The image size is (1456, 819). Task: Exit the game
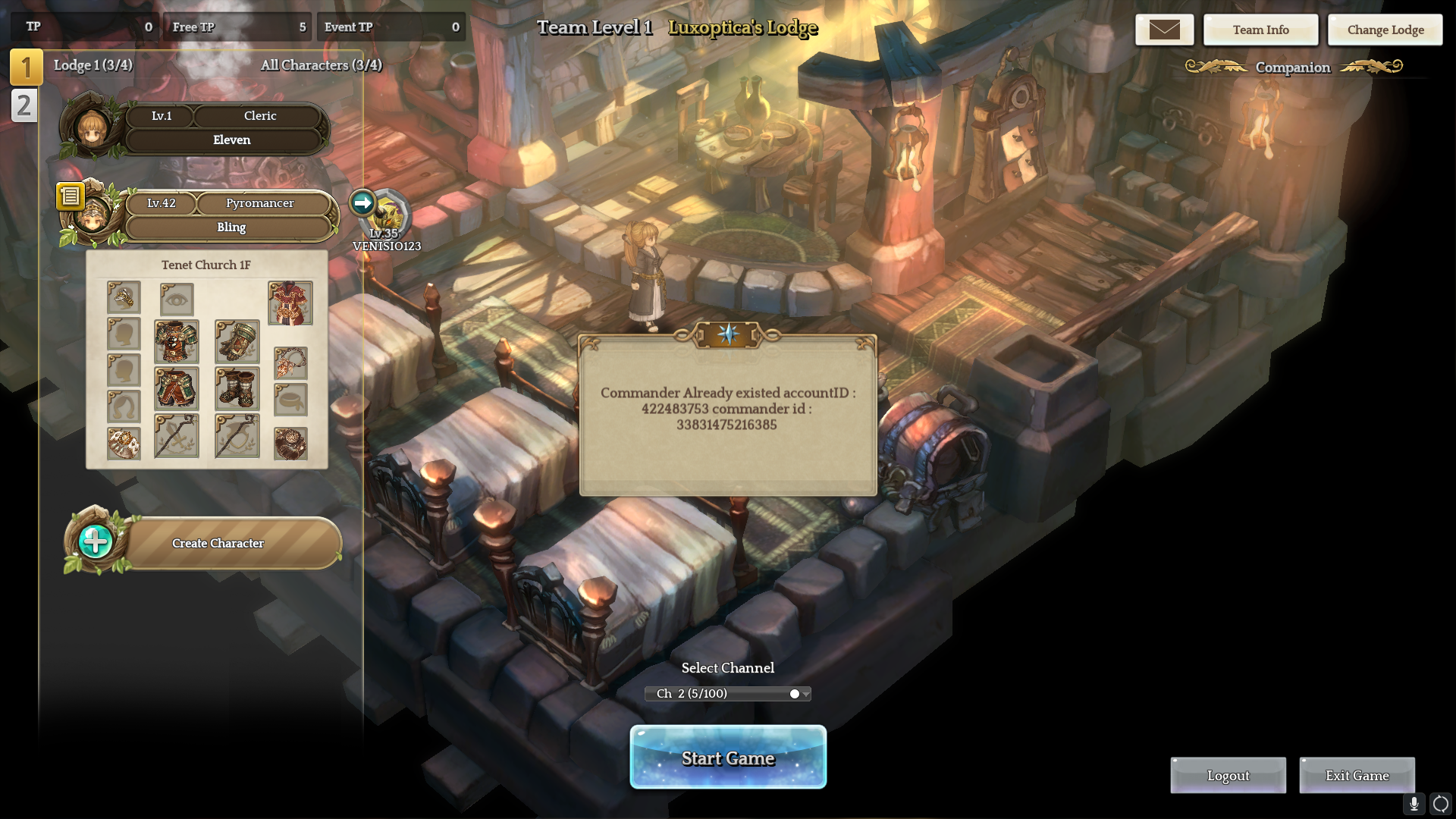(1357, 776)
